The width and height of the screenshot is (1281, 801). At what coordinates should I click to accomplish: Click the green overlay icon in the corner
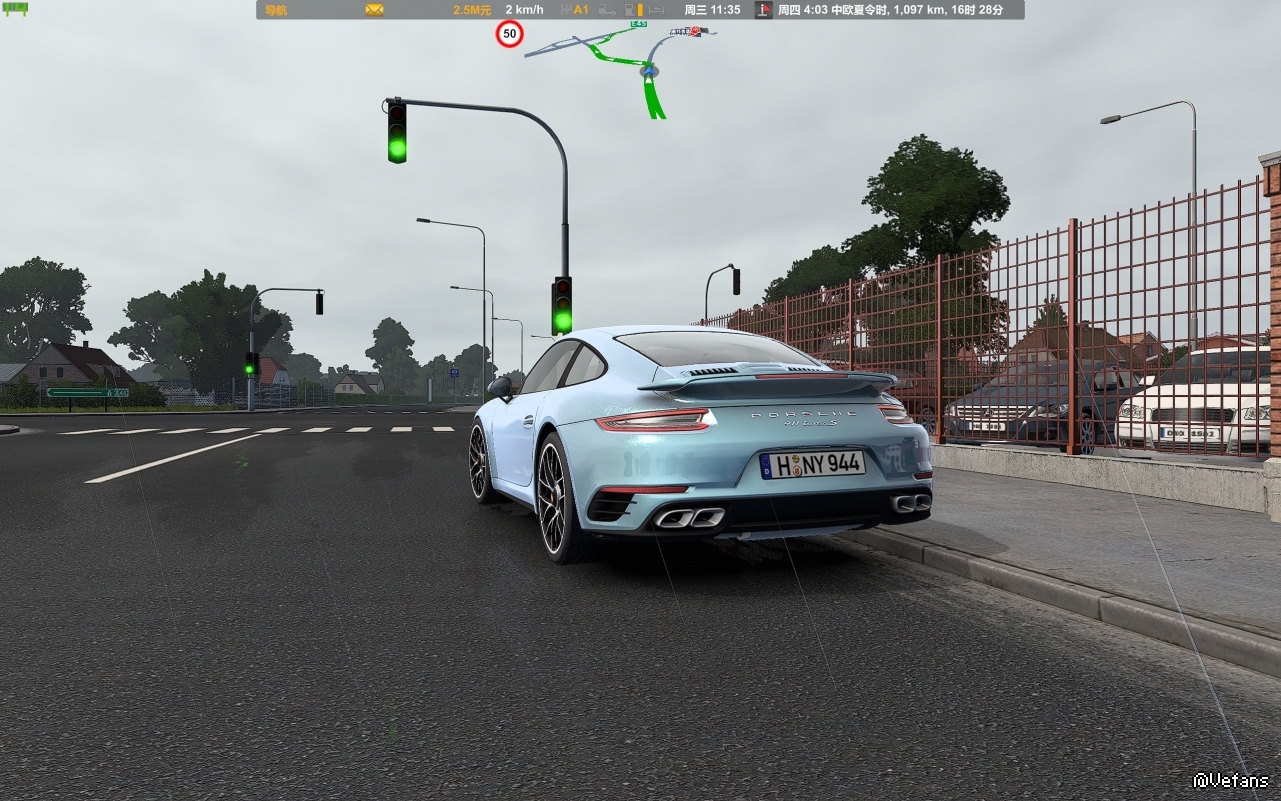coord(16,9)
